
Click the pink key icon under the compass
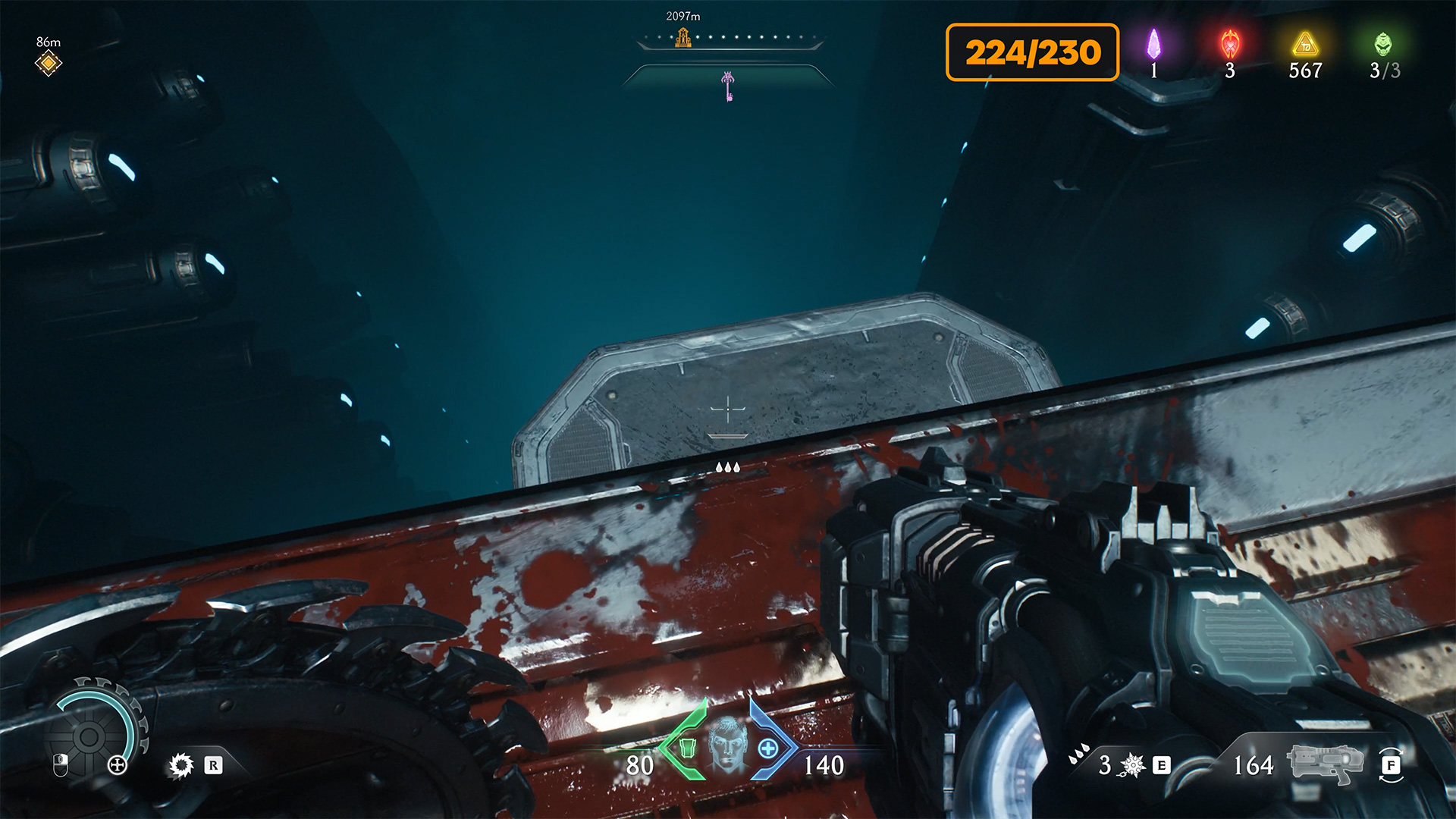pos(728,86)
